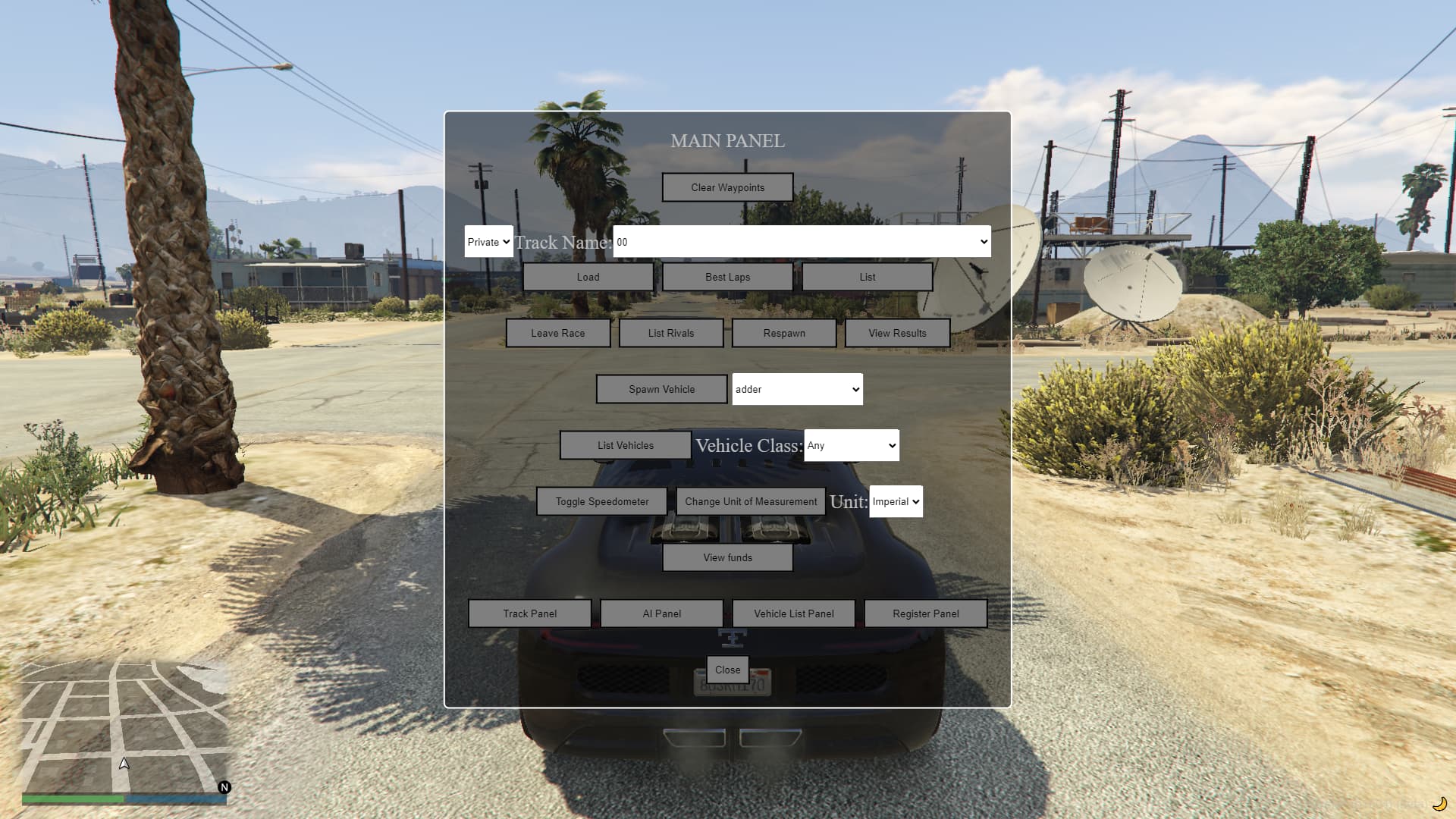This screenshot has height=819, width=1456.
Task: Click View funds
Action: [x=727, y=557]
